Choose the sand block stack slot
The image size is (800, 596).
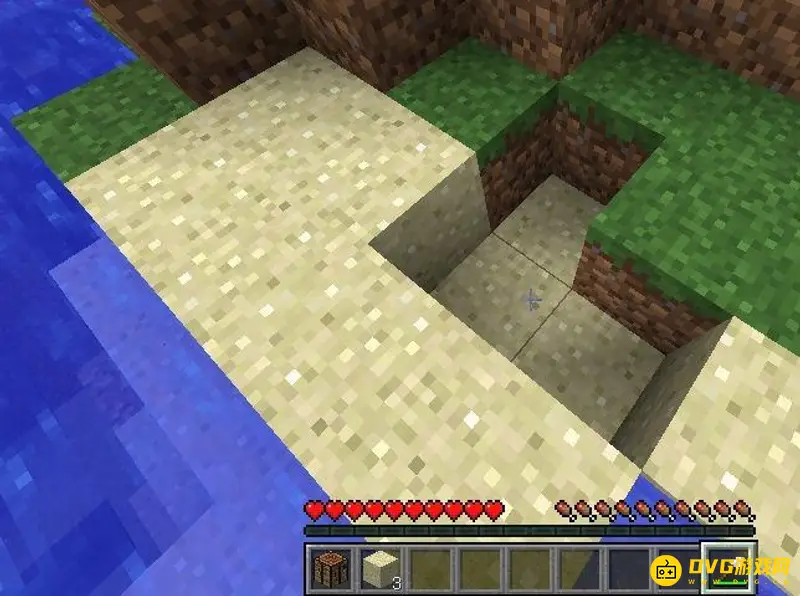(379, 568)
